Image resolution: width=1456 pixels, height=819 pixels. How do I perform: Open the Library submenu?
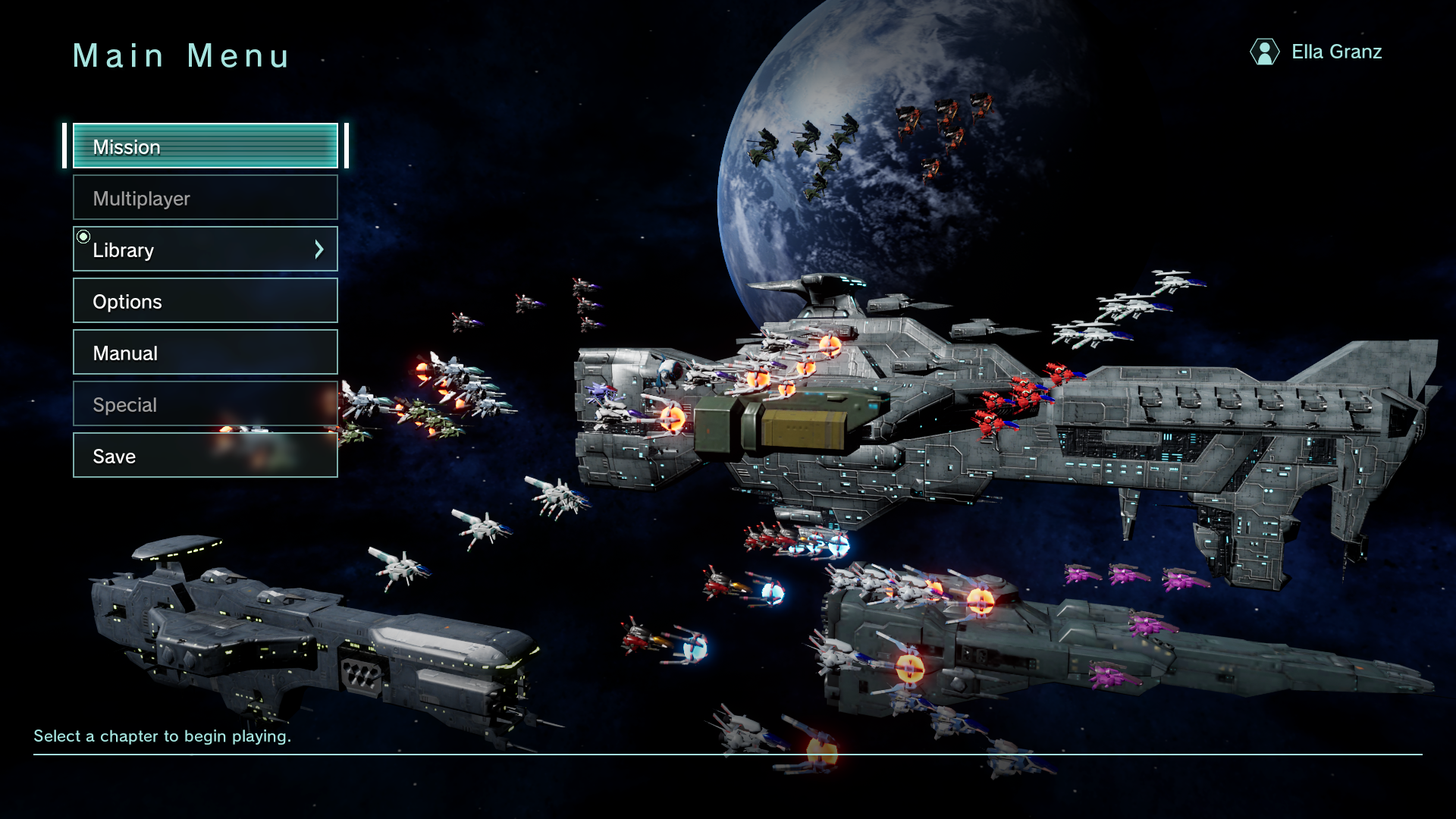[190, 249]
